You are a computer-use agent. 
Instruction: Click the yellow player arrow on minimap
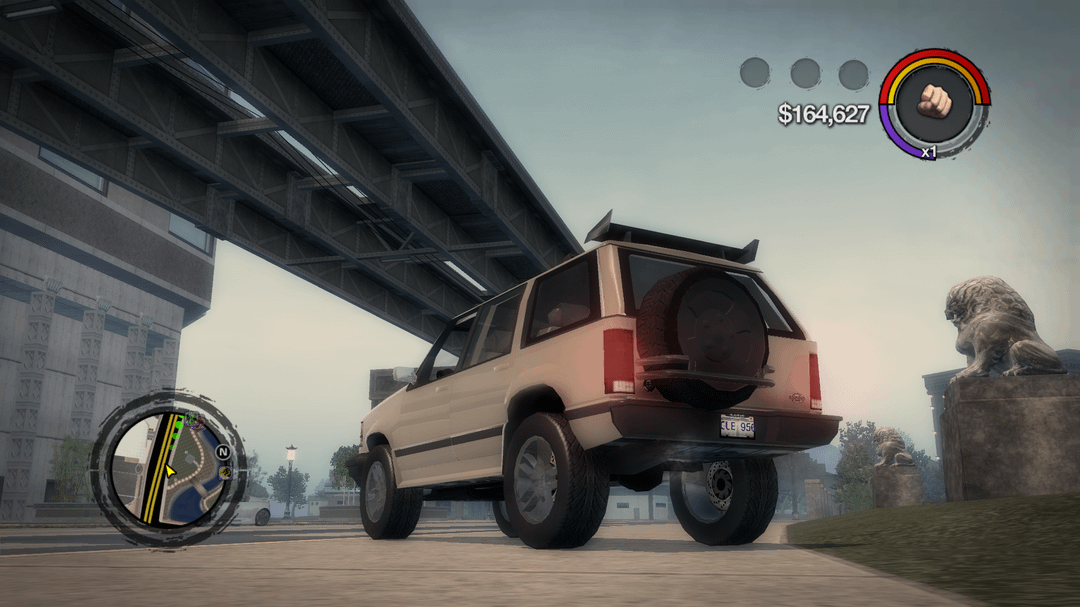[171, 470]
